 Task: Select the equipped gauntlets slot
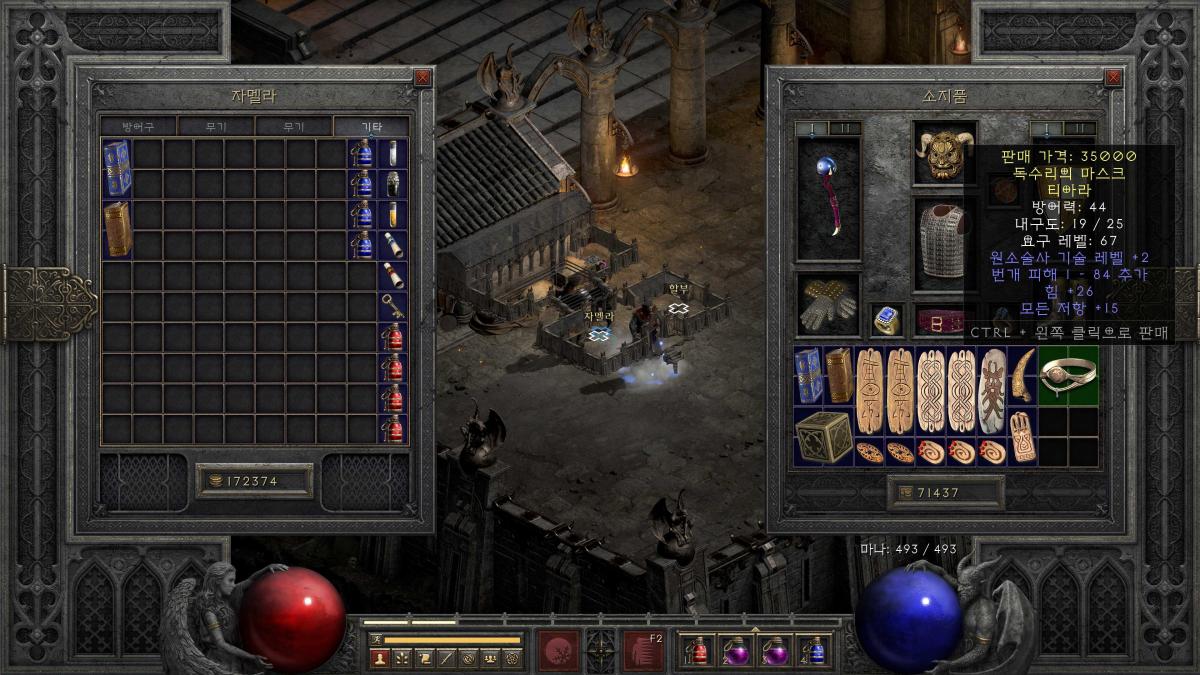(828, 306)
